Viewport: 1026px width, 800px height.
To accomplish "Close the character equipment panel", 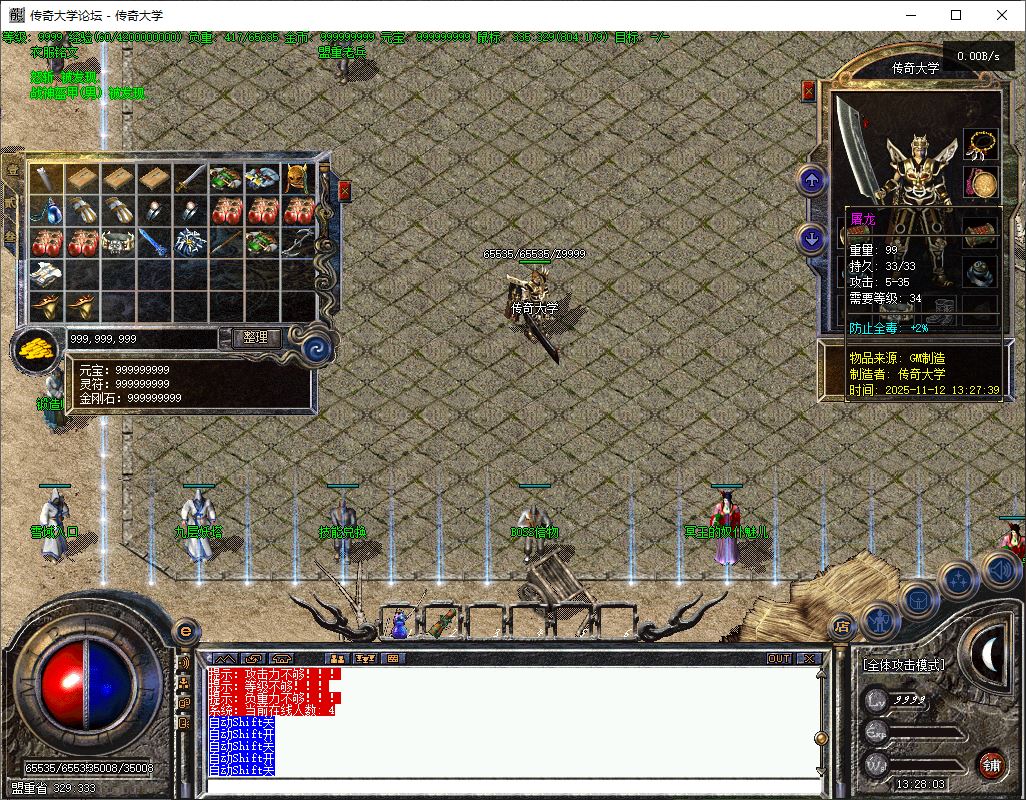I will coord(808,91).
